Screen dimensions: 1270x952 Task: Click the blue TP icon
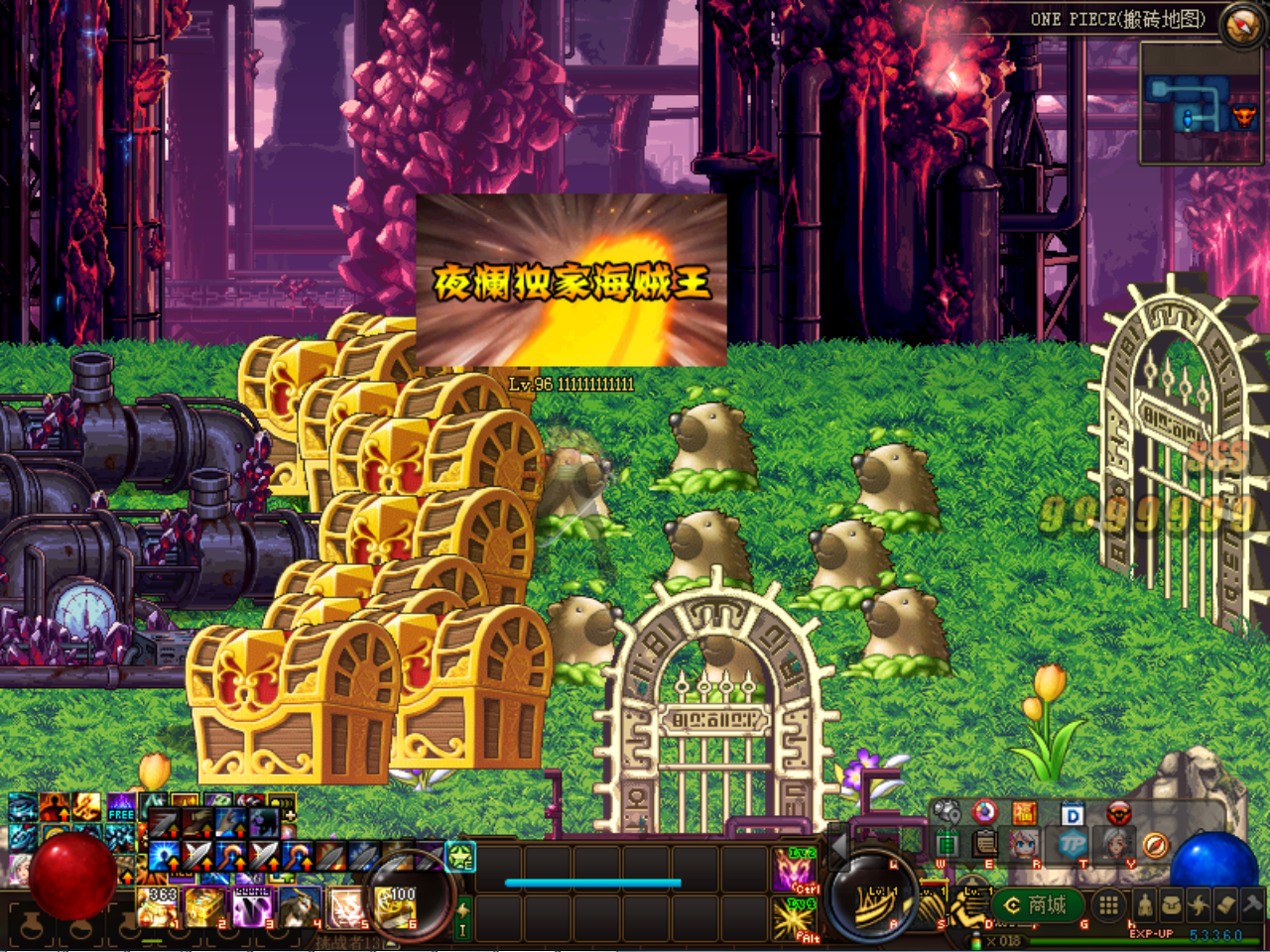coord(1073,845)
